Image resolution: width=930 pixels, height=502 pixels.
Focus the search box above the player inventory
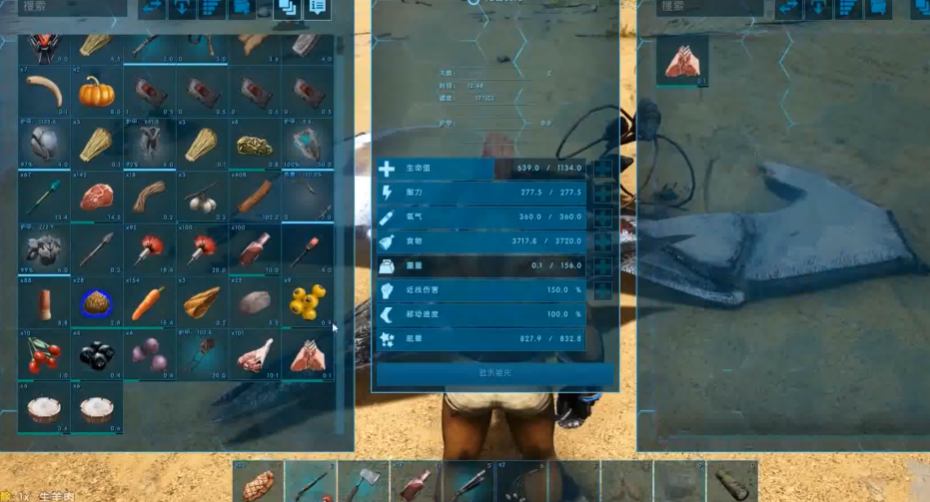pyautogui.click(x=70, y=7)
